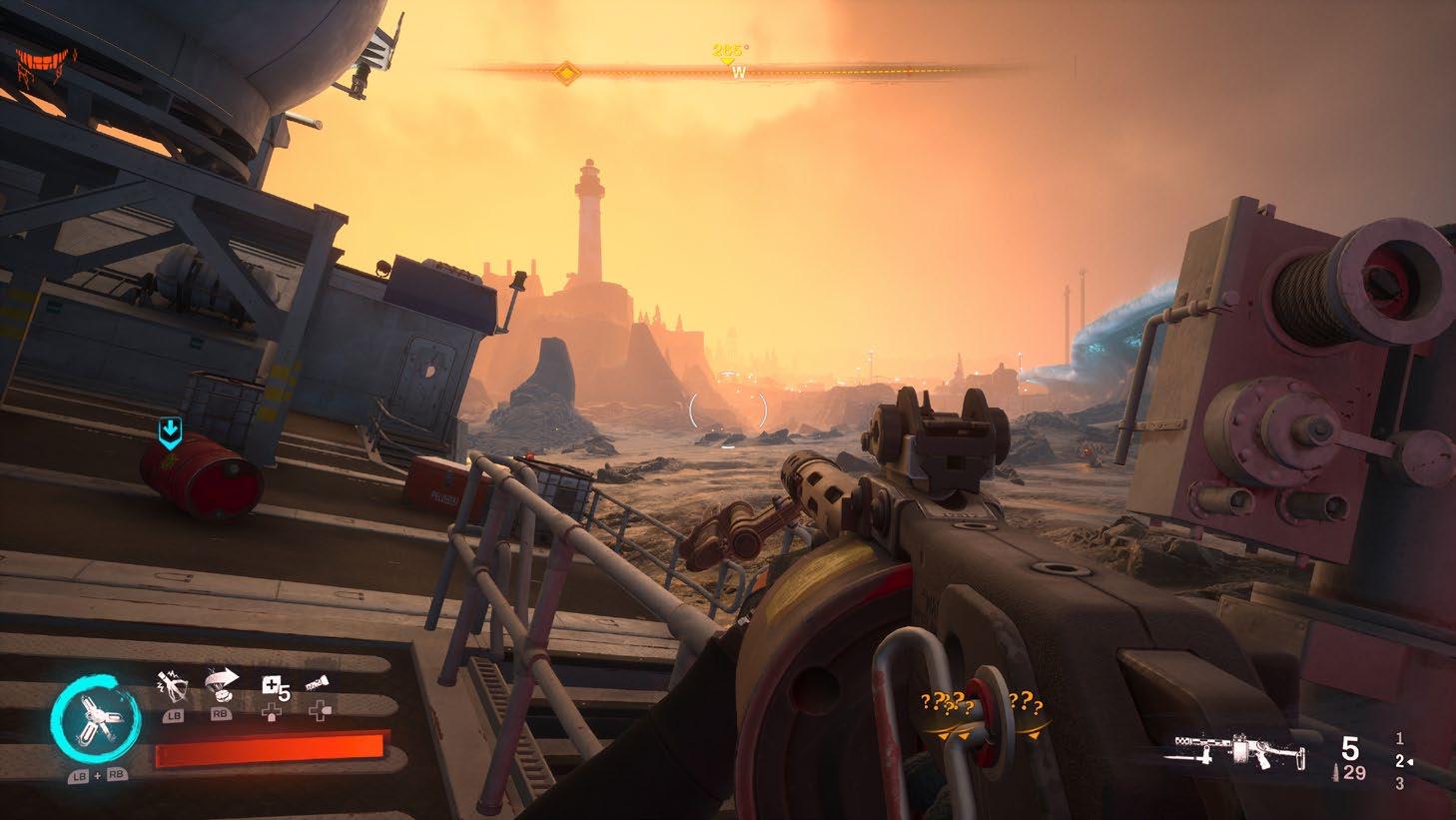The image size is (1456, 820).
Task: Activate the three-bladed ultimate ability icon
Action: [91, 718]
